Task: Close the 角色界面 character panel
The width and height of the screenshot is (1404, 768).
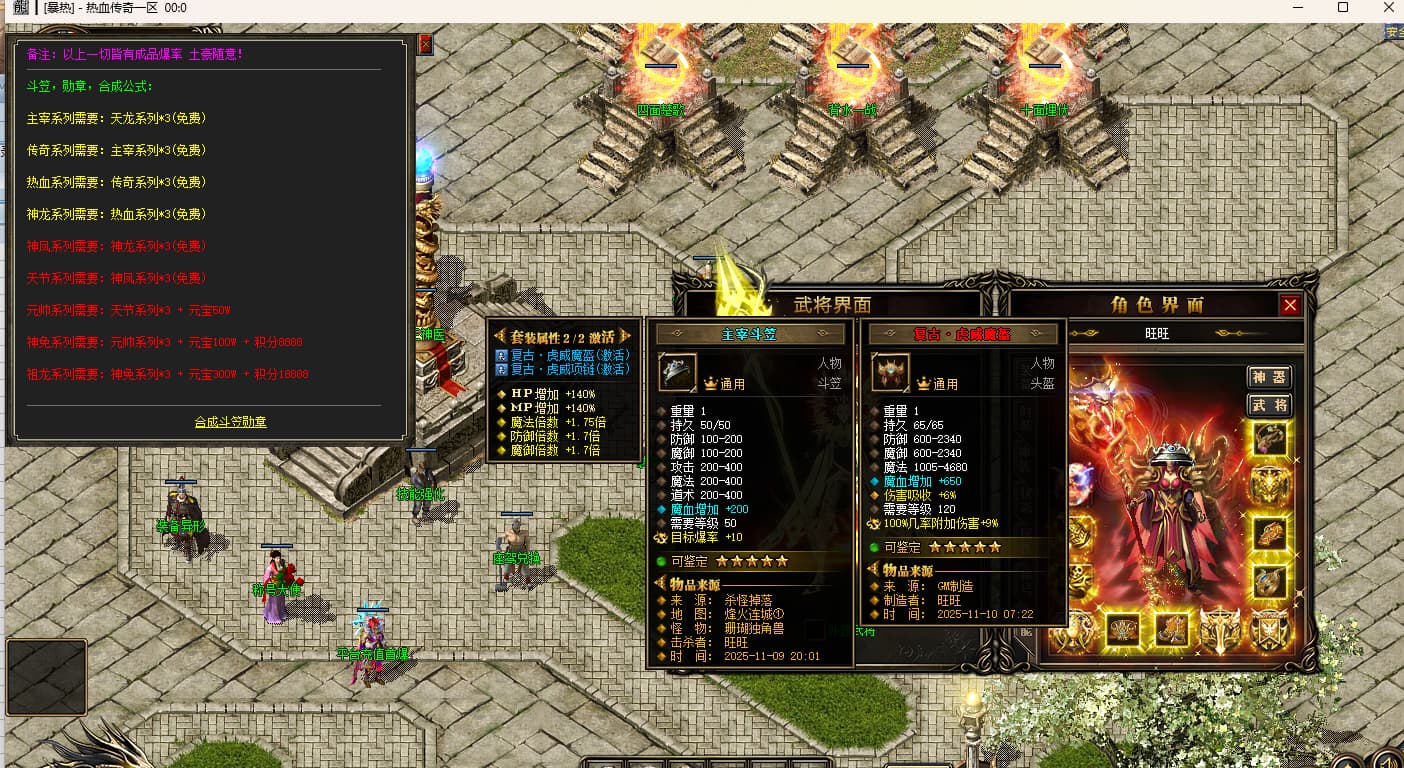Action: click(1290, 306)
